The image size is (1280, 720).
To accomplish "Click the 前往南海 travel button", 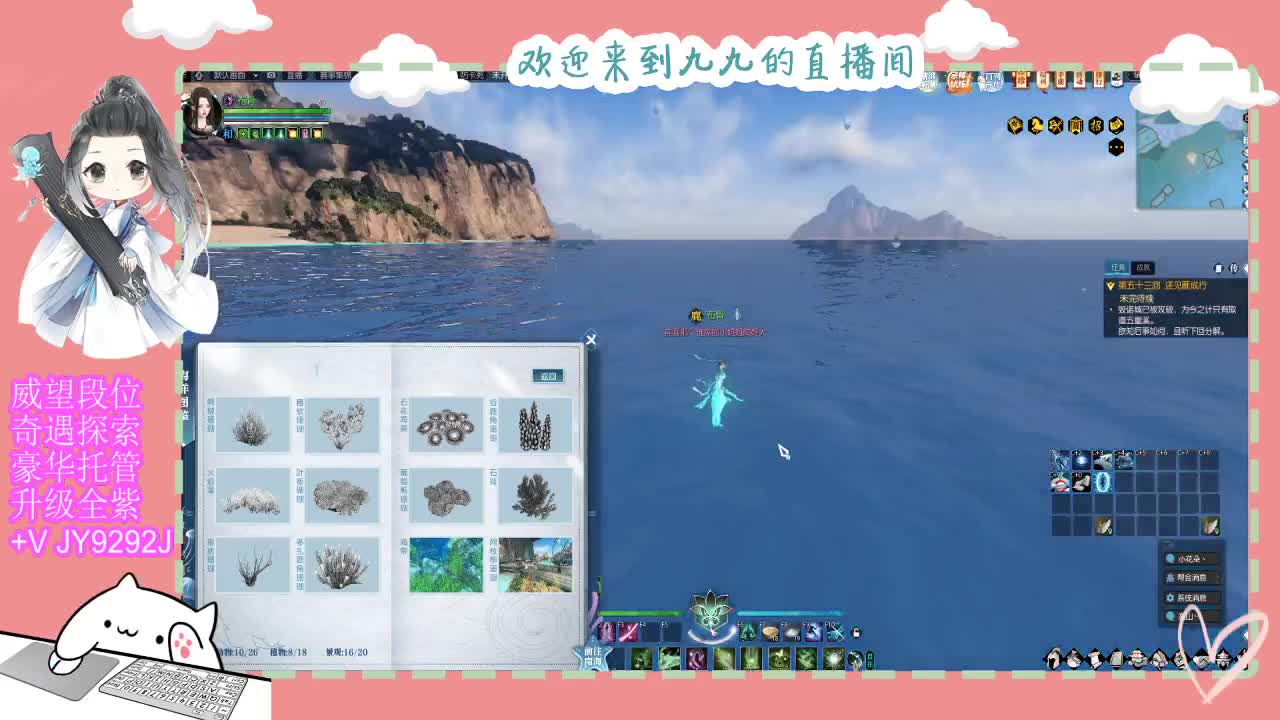I will 592,657.
